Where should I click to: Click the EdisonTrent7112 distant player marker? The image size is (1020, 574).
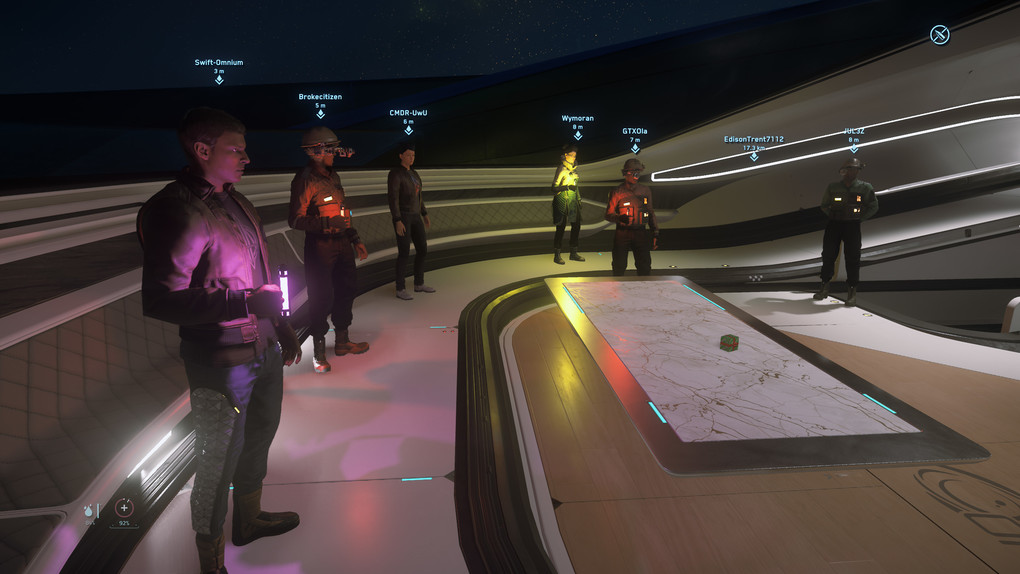(x=754, y=156)
